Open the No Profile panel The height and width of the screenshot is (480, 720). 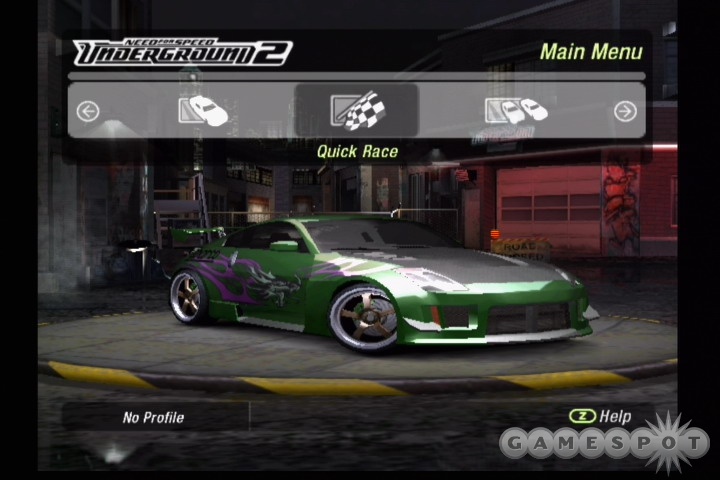pos(154,417)
